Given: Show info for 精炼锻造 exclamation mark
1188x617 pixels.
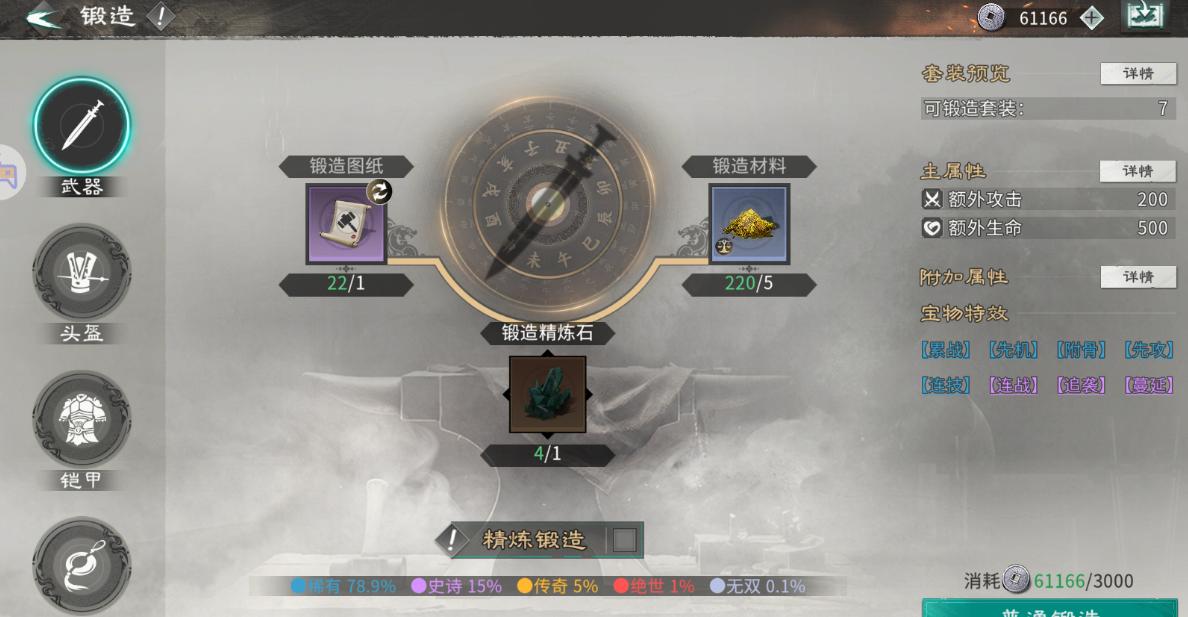Looking at the screenshot, I should pos(453,540).
